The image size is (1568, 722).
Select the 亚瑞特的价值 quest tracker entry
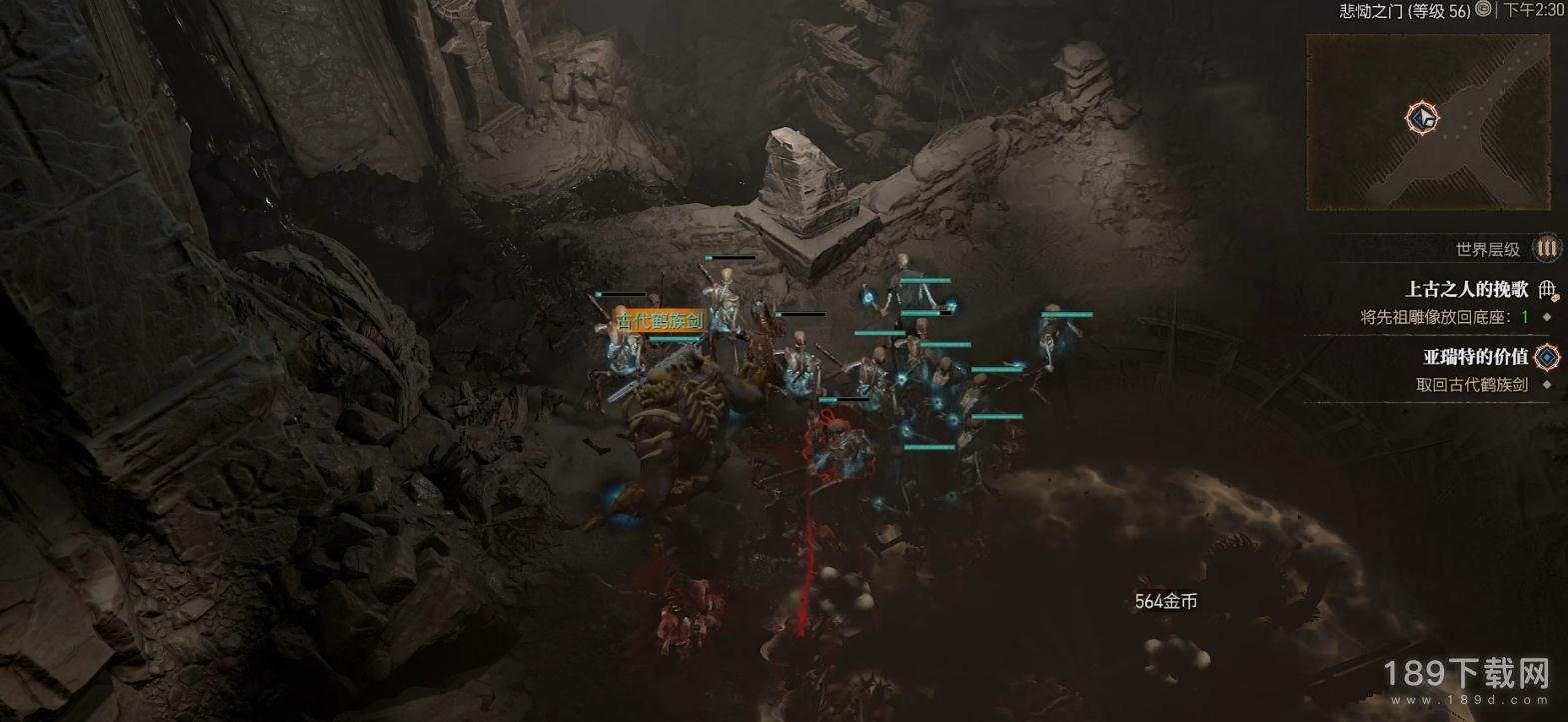(1475, 357)
